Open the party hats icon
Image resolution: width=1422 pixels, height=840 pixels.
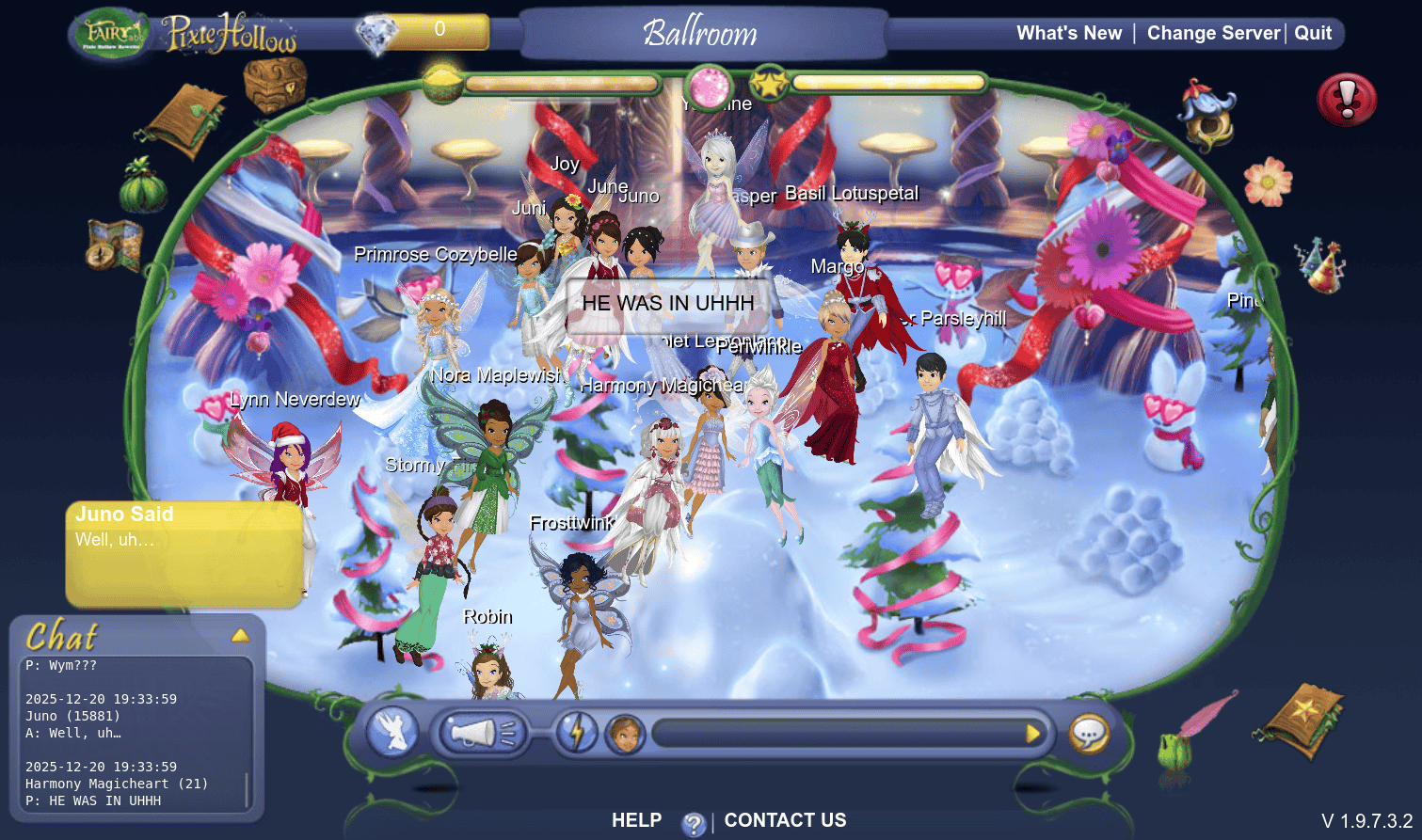[x=1321, y=263]
